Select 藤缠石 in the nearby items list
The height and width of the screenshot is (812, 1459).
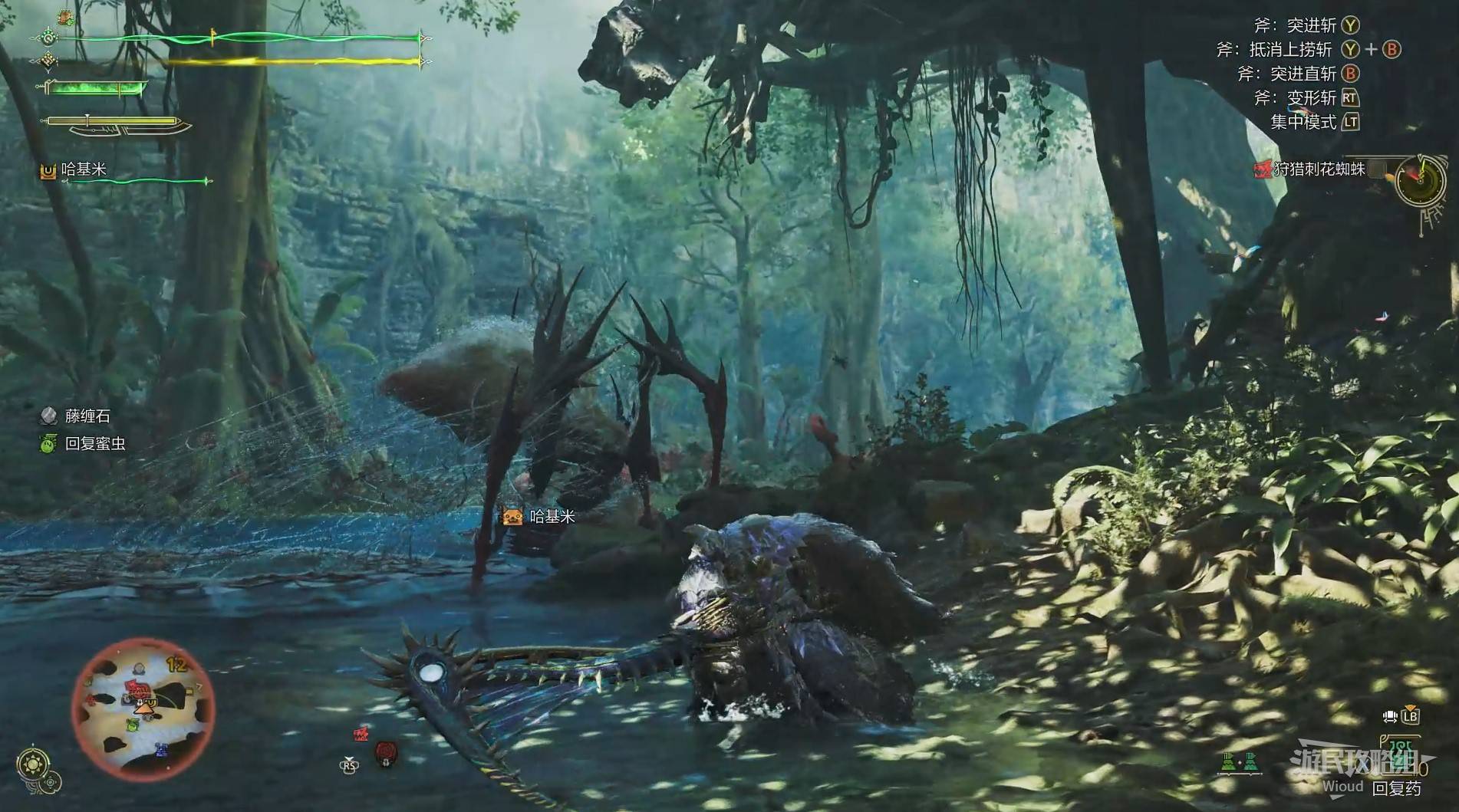[x=87, y=416]
